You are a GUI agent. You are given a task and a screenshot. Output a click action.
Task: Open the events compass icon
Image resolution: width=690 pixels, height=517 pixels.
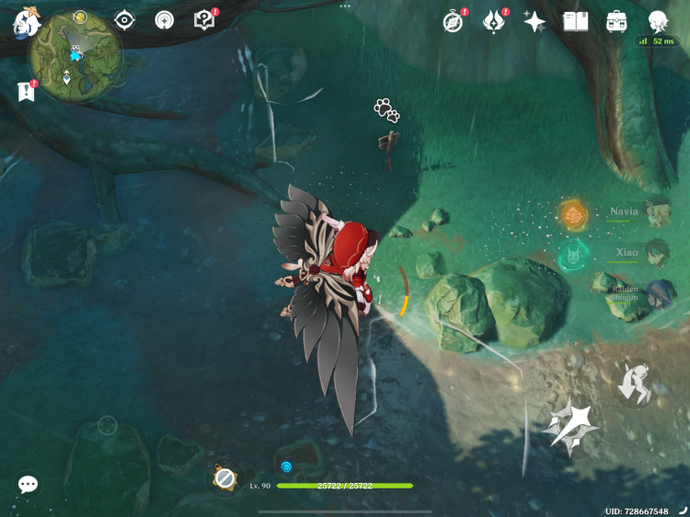[454, 21]
